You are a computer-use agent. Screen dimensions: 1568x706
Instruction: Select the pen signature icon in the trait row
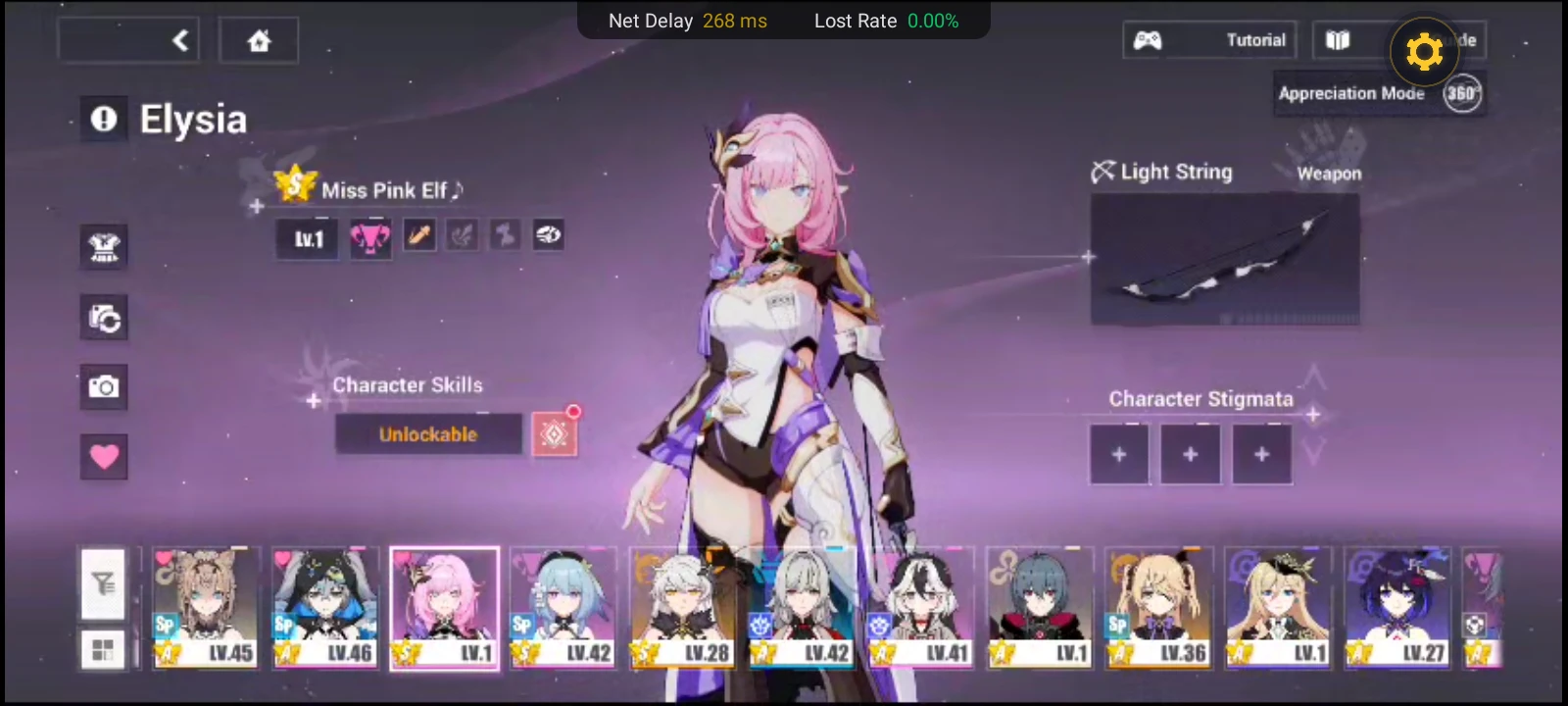(x=419, y=235)
